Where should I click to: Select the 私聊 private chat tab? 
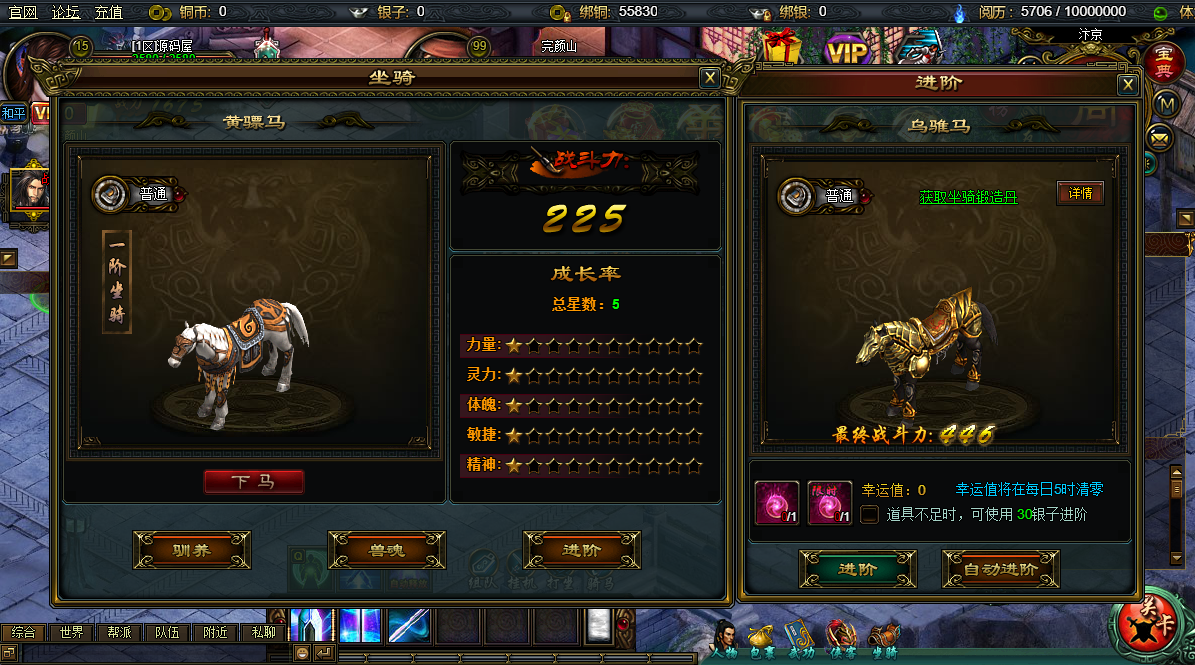tap(263, 632)
